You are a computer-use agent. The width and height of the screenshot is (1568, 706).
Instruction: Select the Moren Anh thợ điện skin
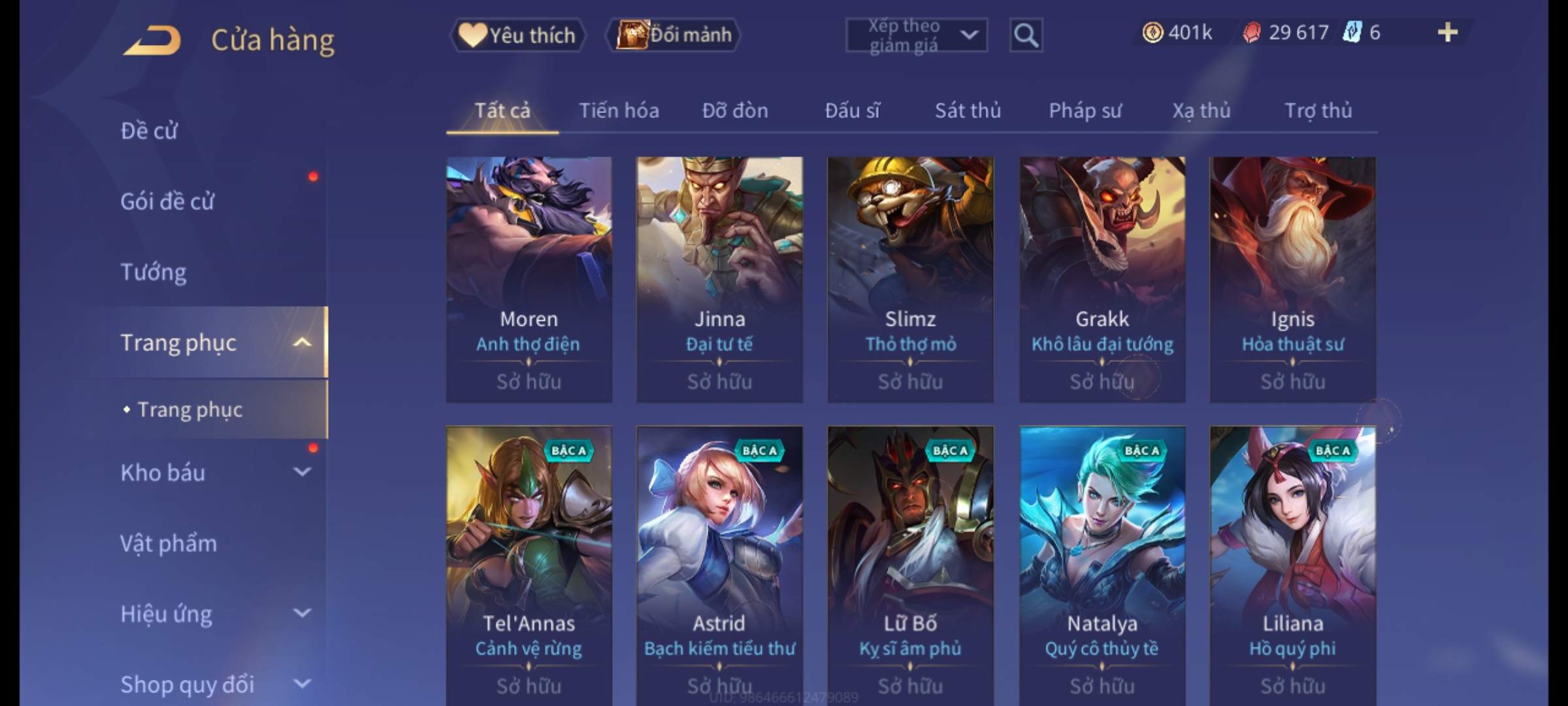click(x=529, y=279)
